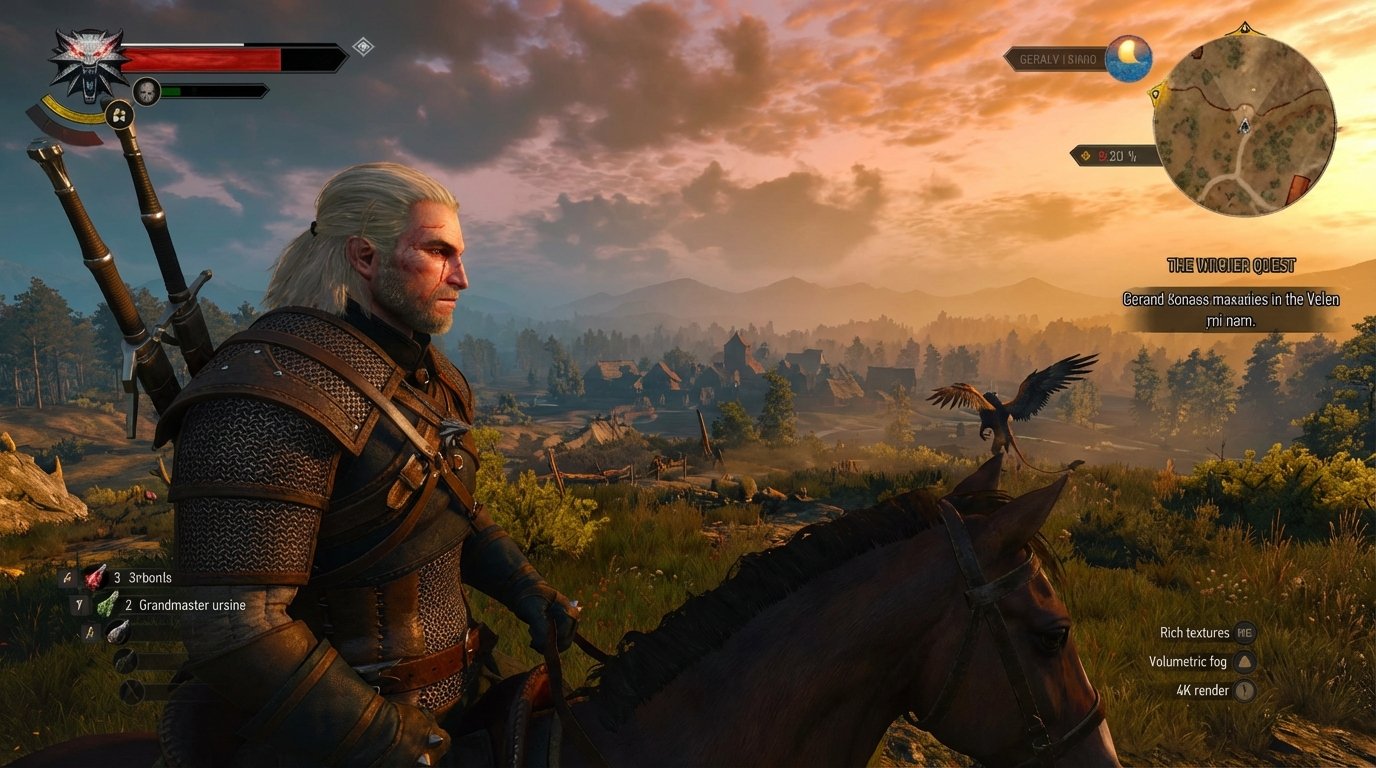Open the circular minimap

pos(1244,124)
